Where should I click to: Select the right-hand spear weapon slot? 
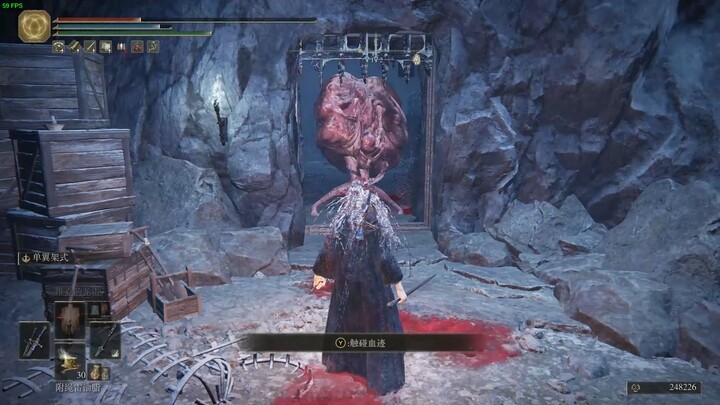103,340
